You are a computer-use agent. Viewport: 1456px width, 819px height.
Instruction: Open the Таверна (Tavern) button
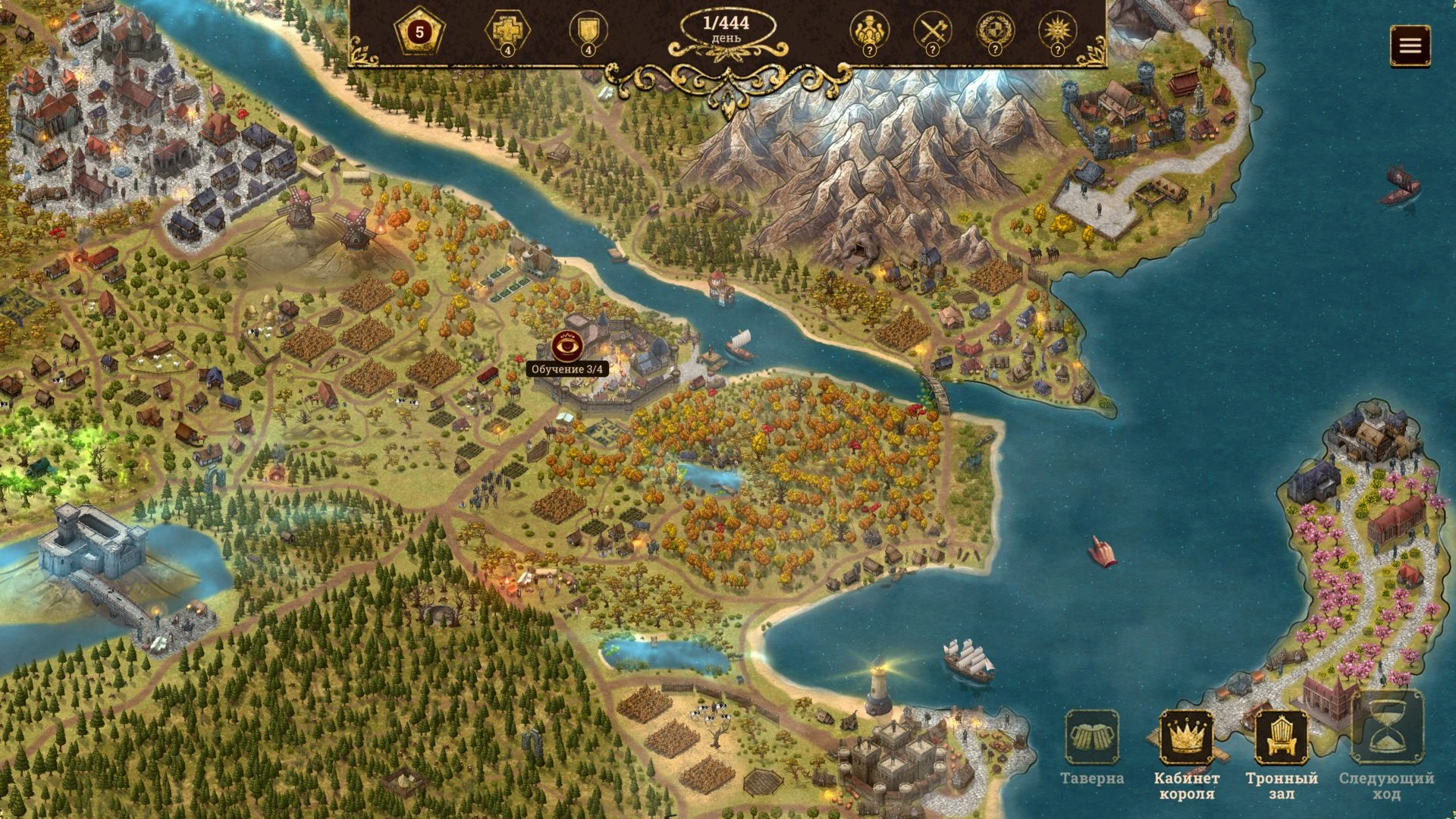1092,737
